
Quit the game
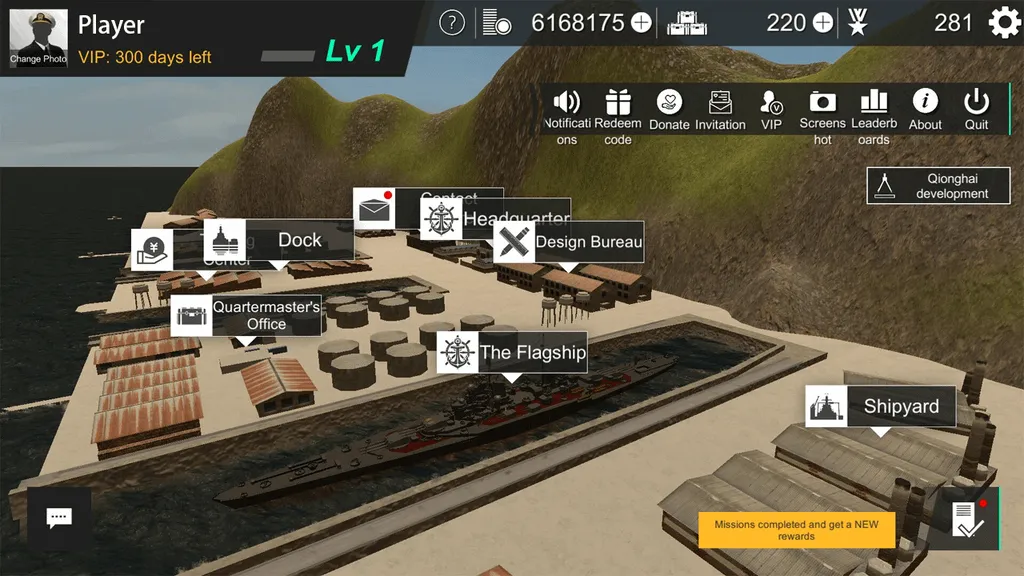point(976,110)
